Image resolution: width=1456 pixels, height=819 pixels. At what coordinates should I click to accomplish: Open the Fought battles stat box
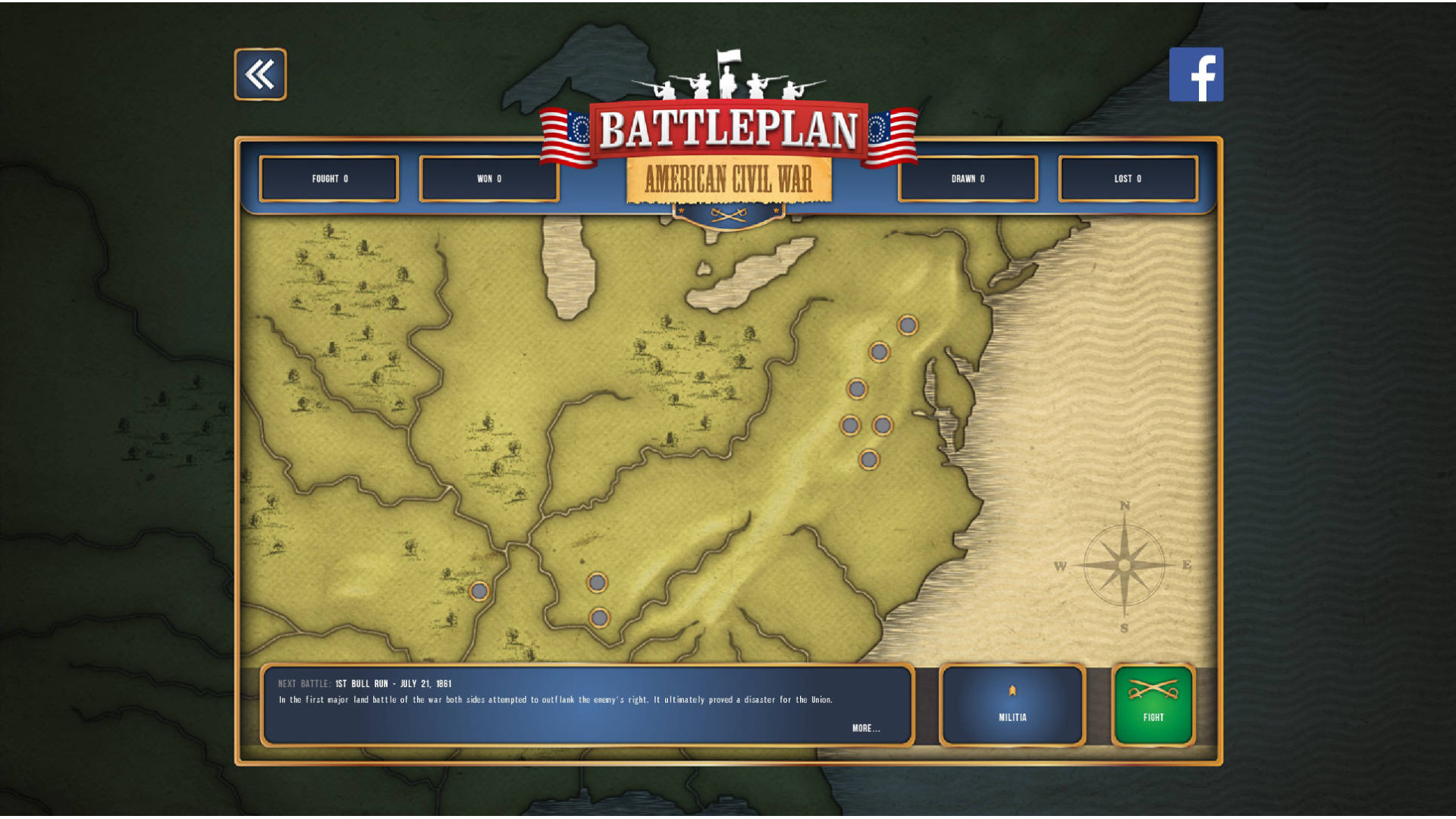tap(329, 179)
